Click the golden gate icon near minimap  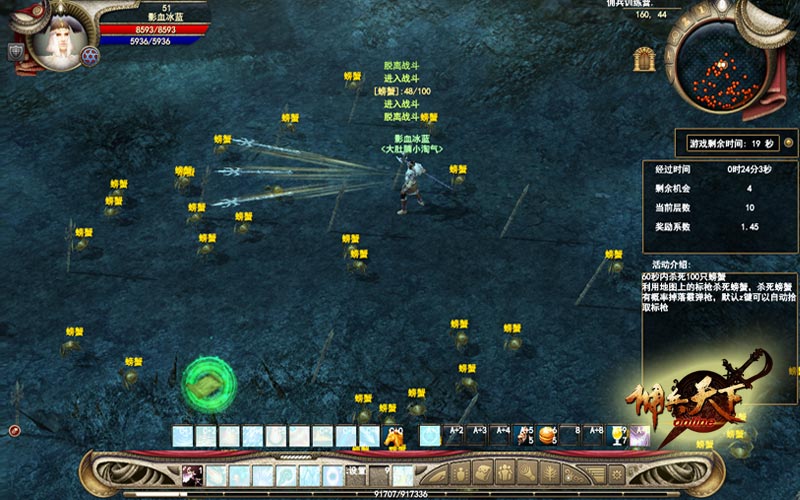pos(645,59)
